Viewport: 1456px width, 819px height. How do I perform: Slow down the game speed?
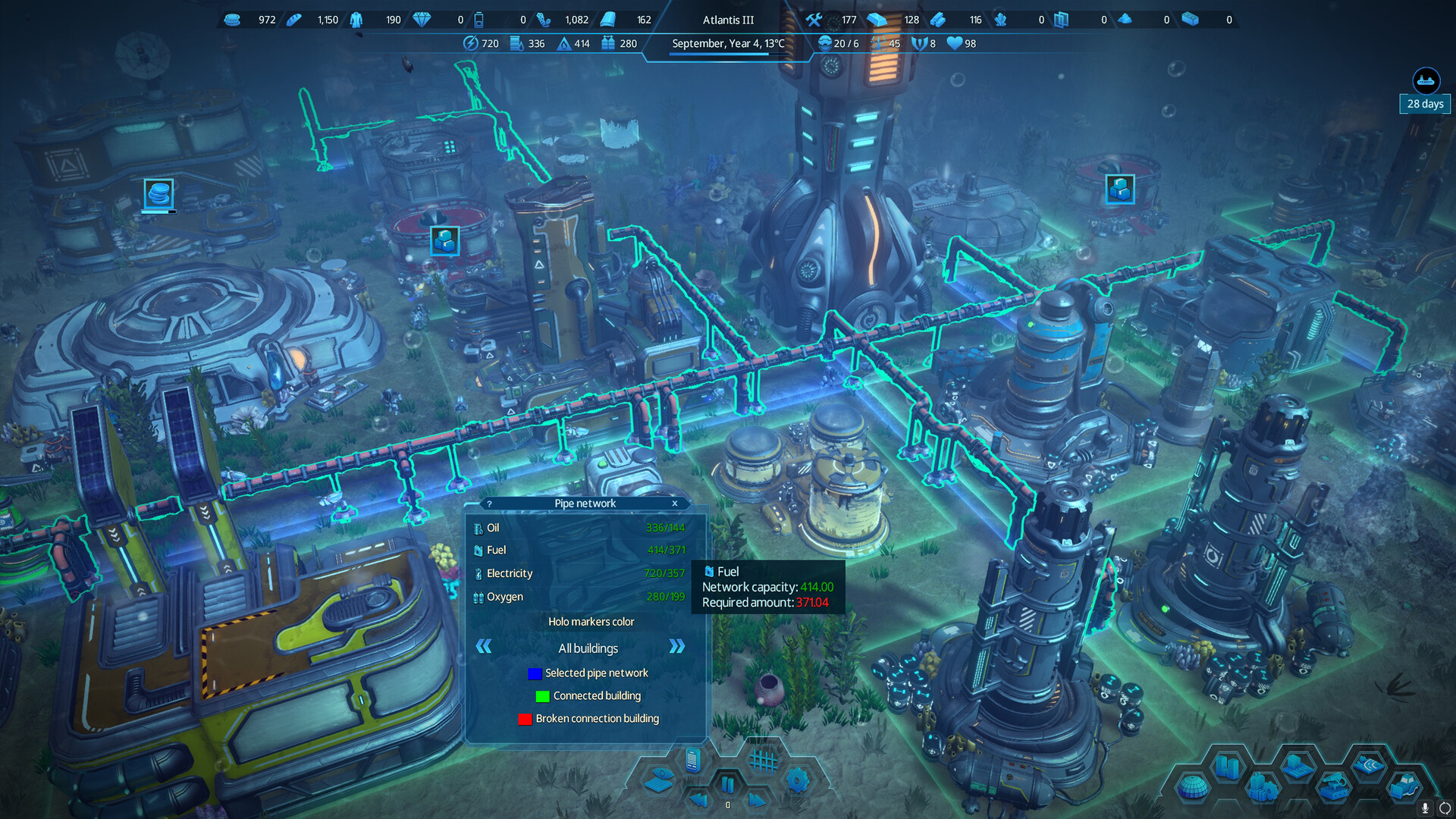coord(698,800)
